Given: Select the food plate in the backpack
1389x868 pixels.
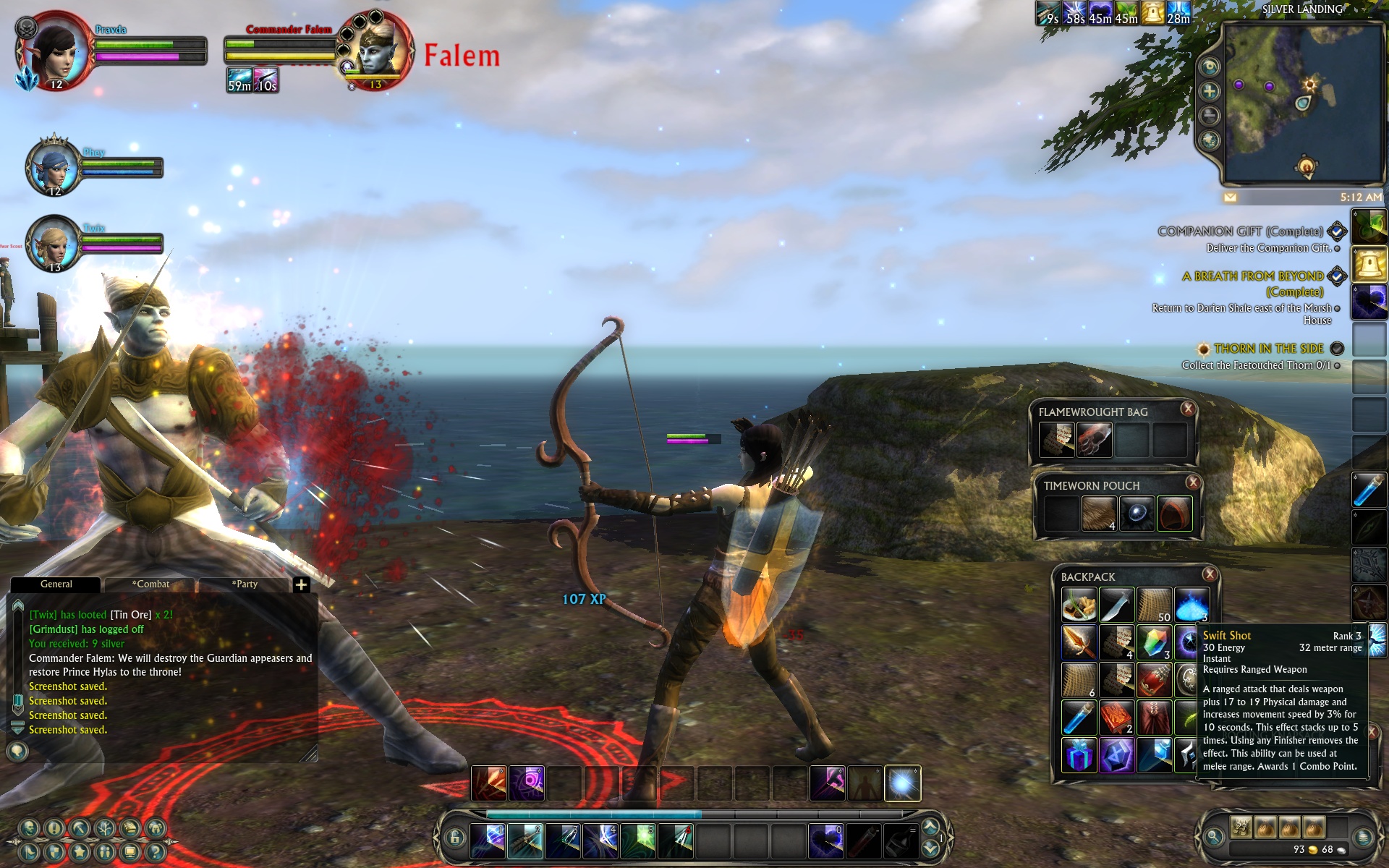Looking at the screenshot, I should [x=1079, y=605].
